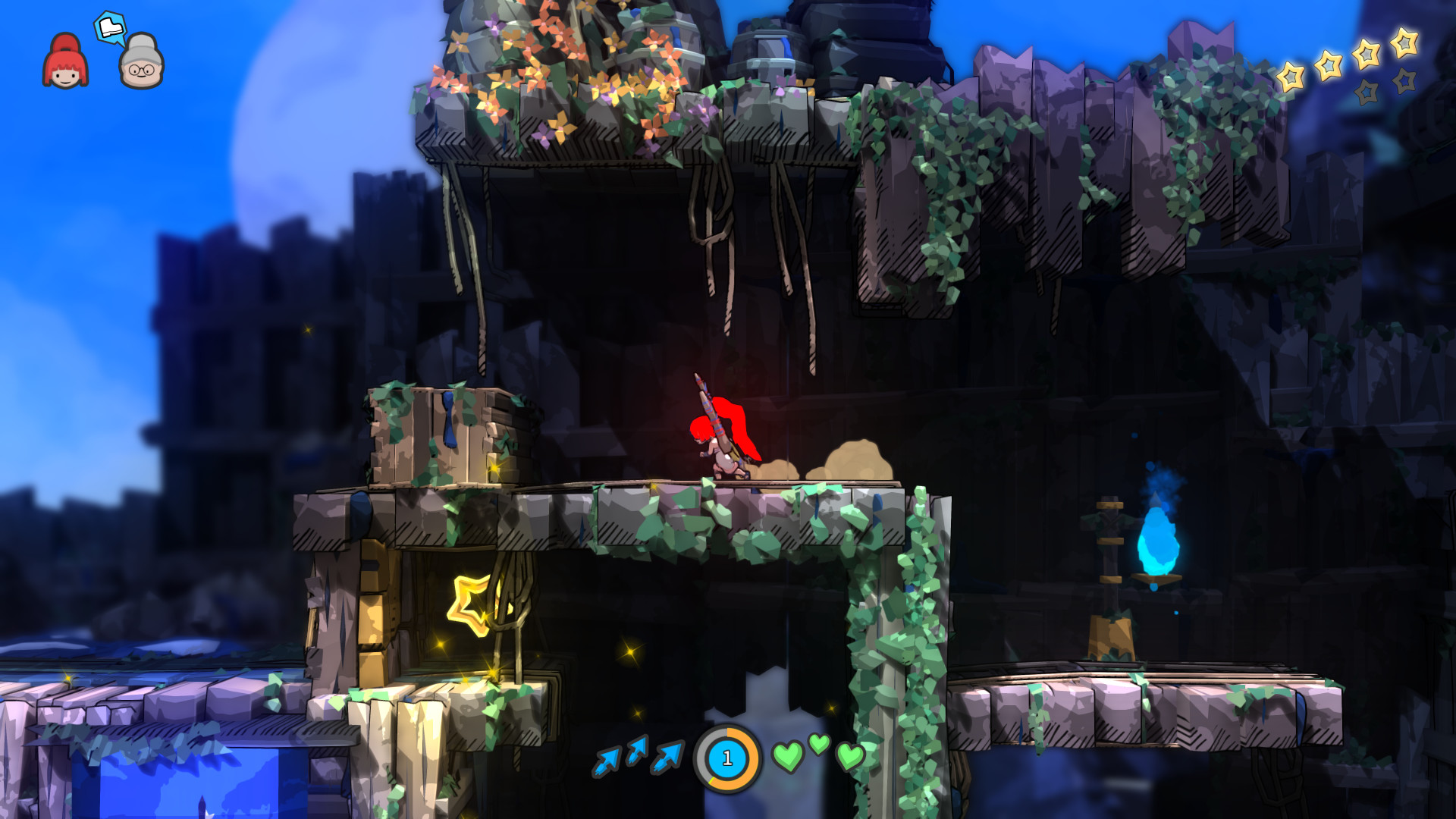Enable the dimmed star below the star row

1367,93
